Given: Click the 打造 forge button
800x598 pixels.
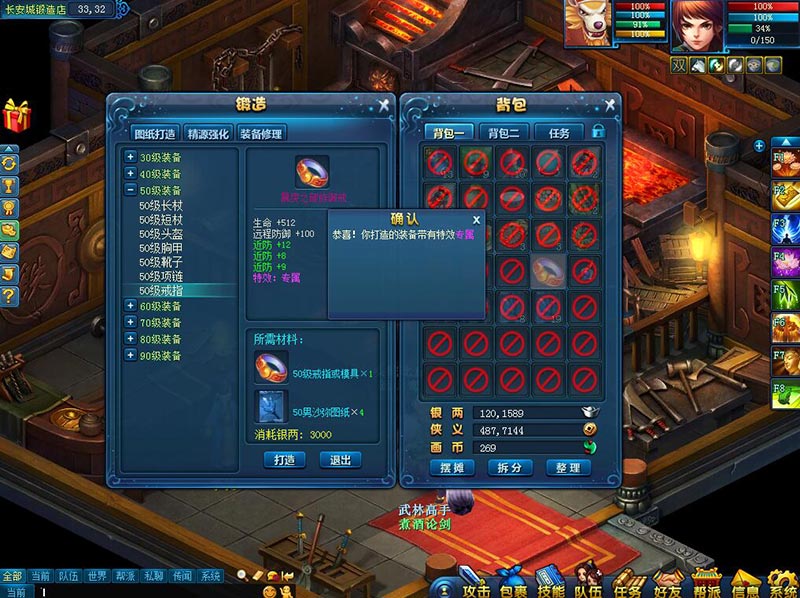Looking at the screenshot, I should (x=284, y=460).
